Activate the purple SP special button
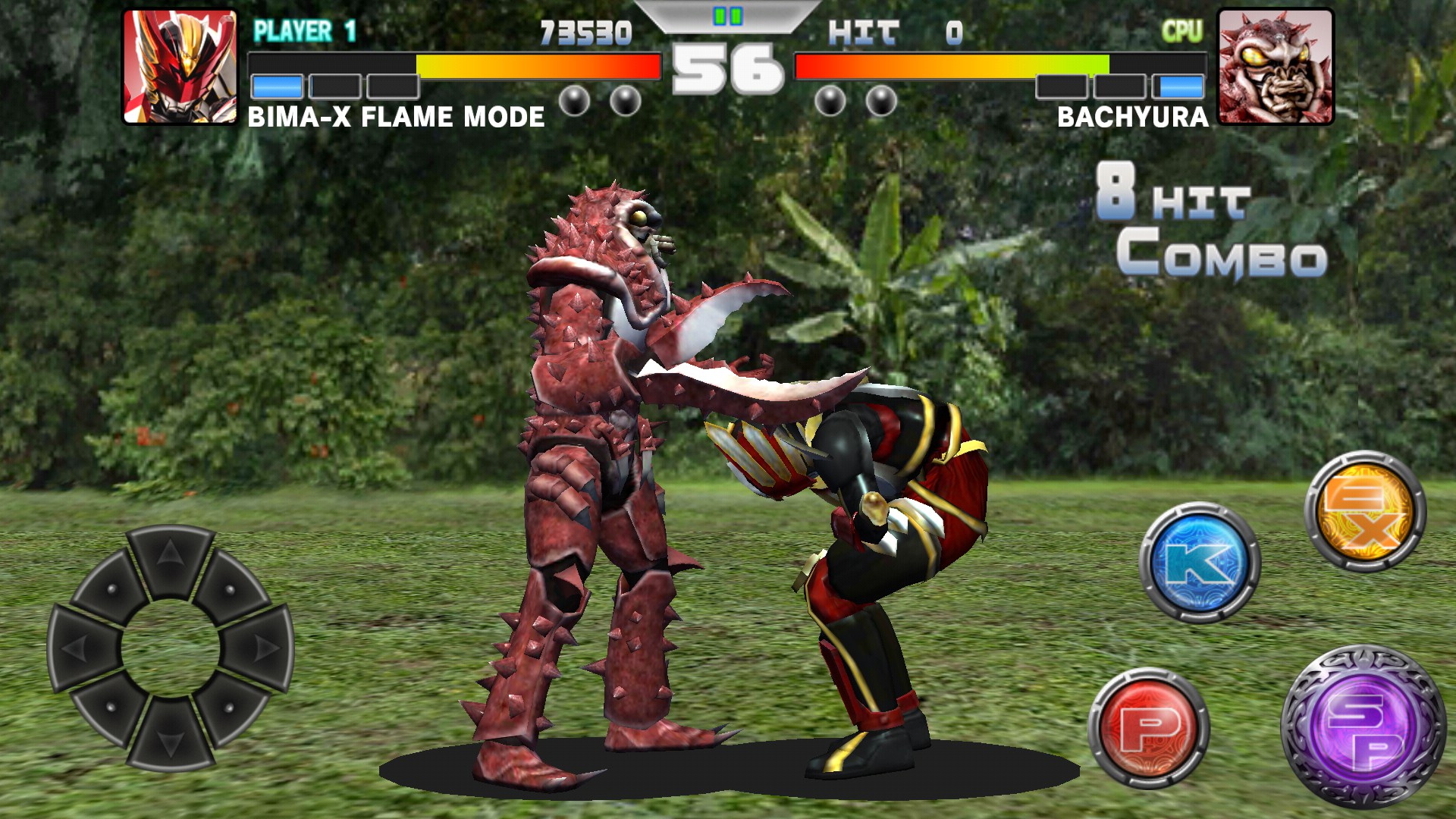The width and height of the screenshot is (1456, 819). [x=1363, y=728]
